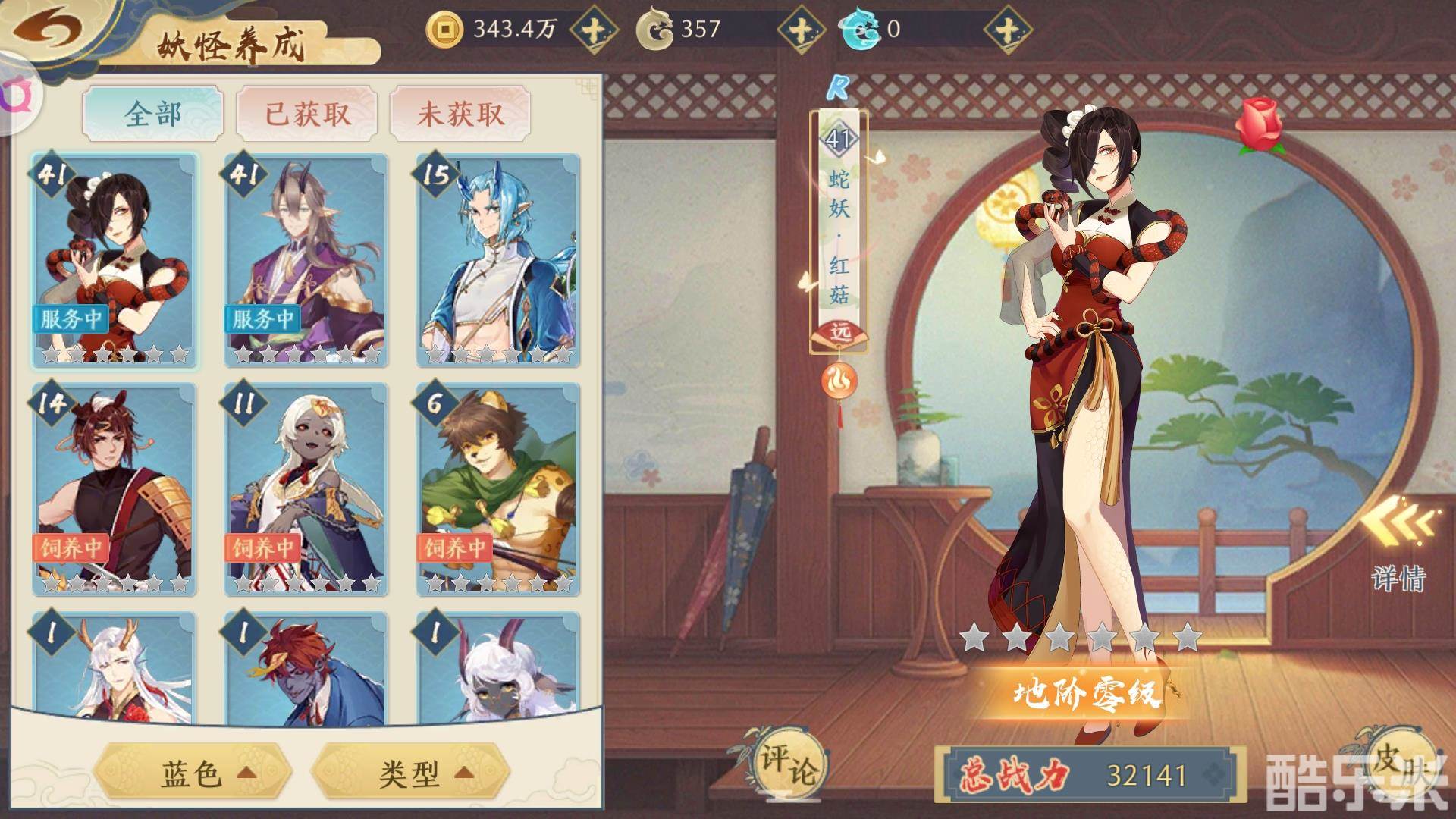Open the 蓝色 color filter dropdown
This screenshot has height=819, width=1456.
(193, 773)
